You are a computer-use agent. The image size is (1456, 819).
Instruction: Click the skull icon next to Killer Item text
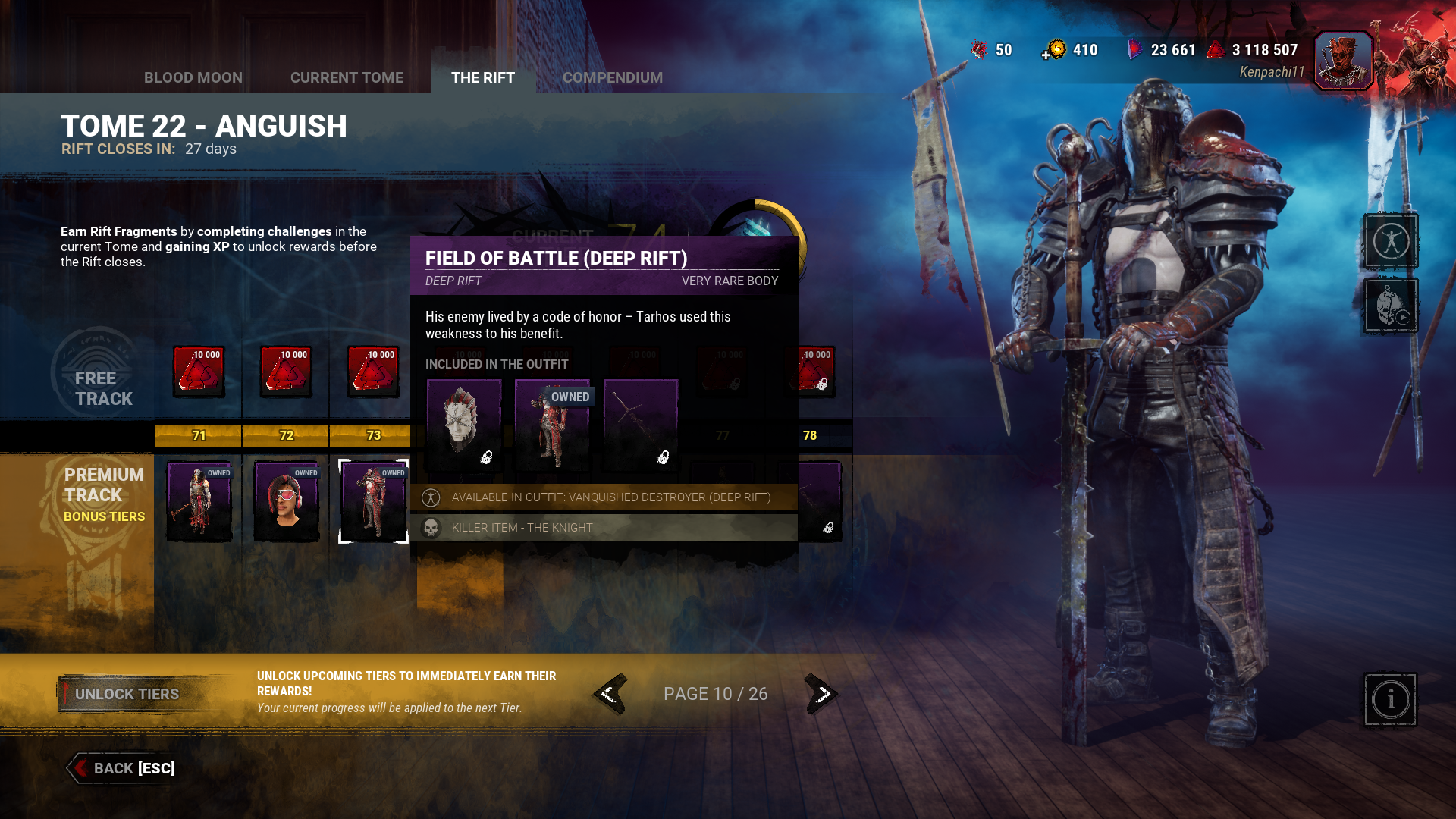click(x=431, y=527)
